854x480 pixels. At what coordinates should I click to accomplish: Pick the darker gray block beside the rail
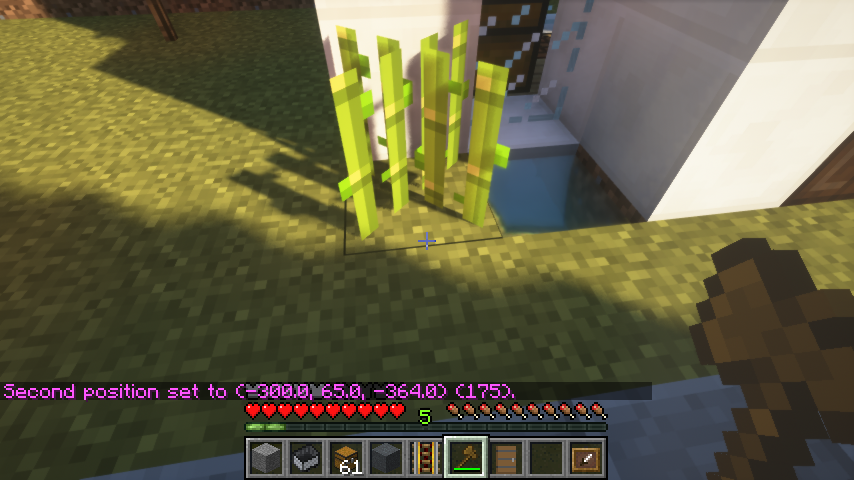point(386,458)
